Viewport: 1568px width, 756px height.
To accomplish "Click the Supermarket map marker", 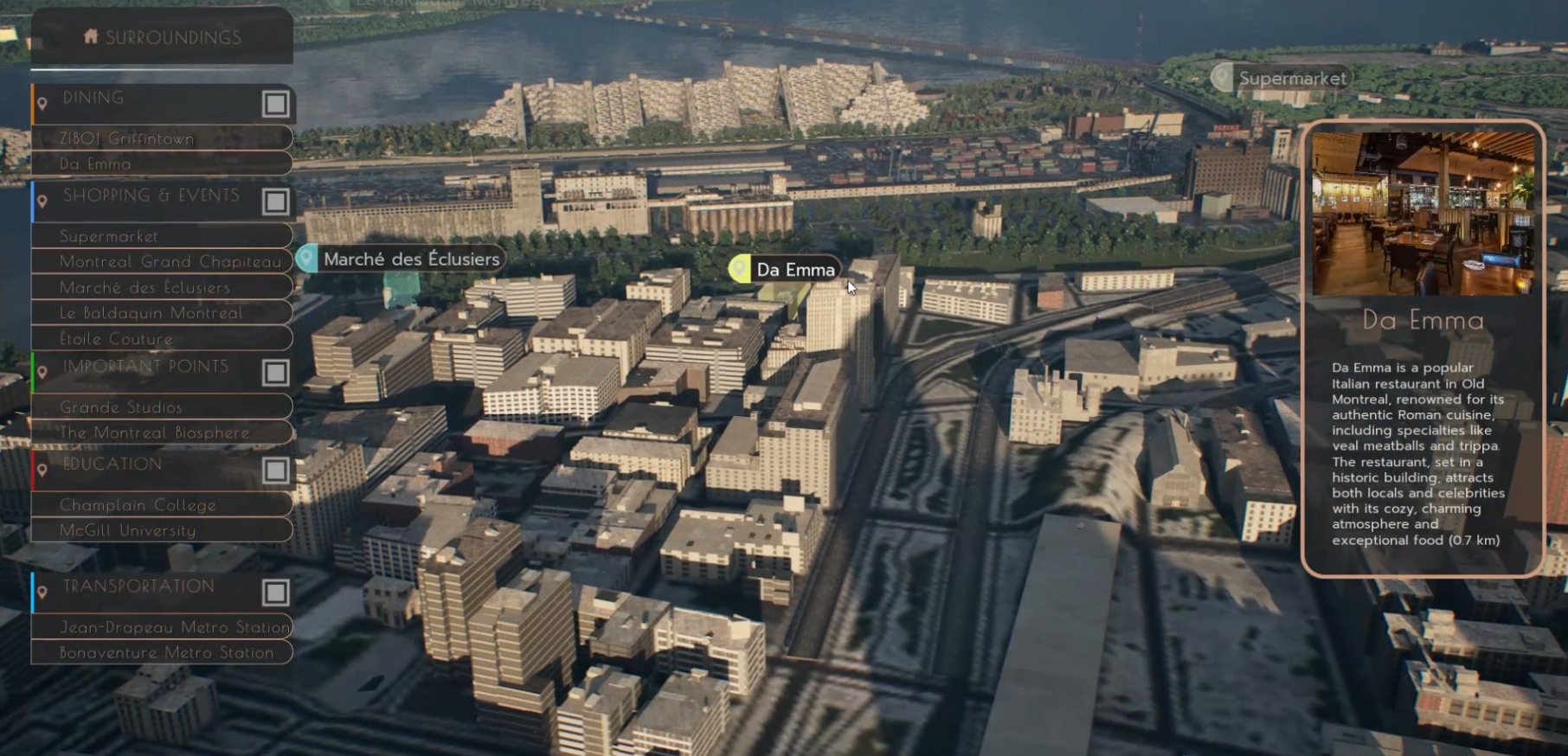I will pos(1282,79).
